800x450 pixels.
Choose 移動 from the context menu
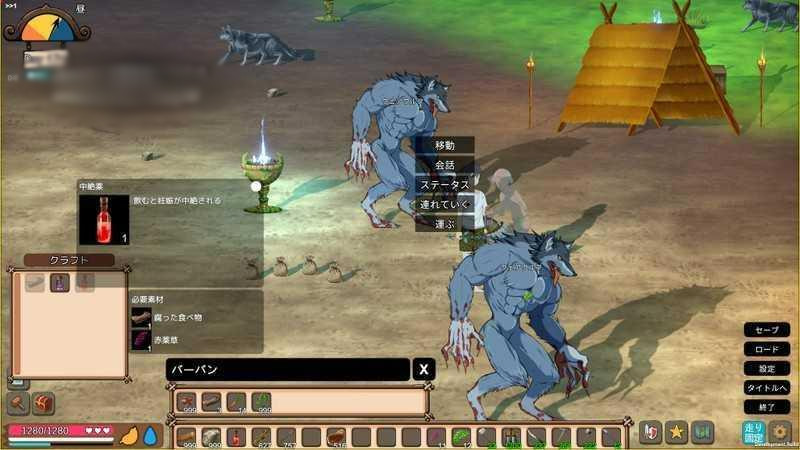point(444,145)
